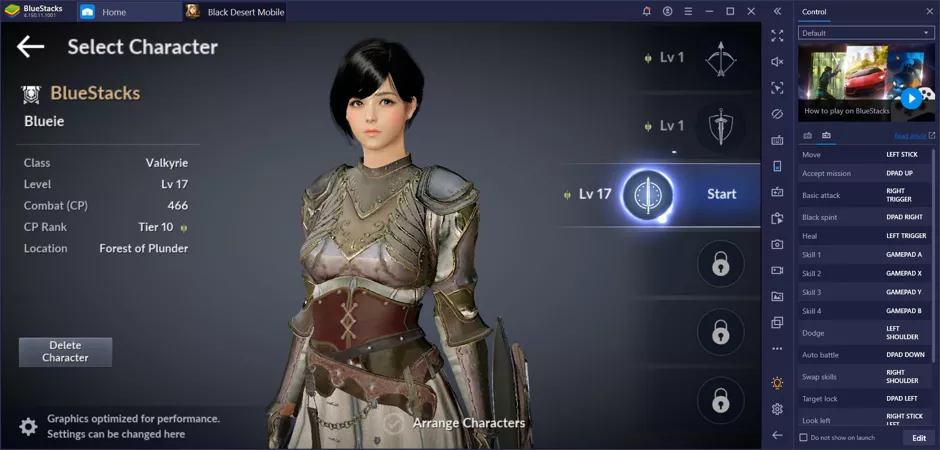940x450 pixels.
Task: Open the Default control scheme dropdown
Action: [x=866, y=33]
